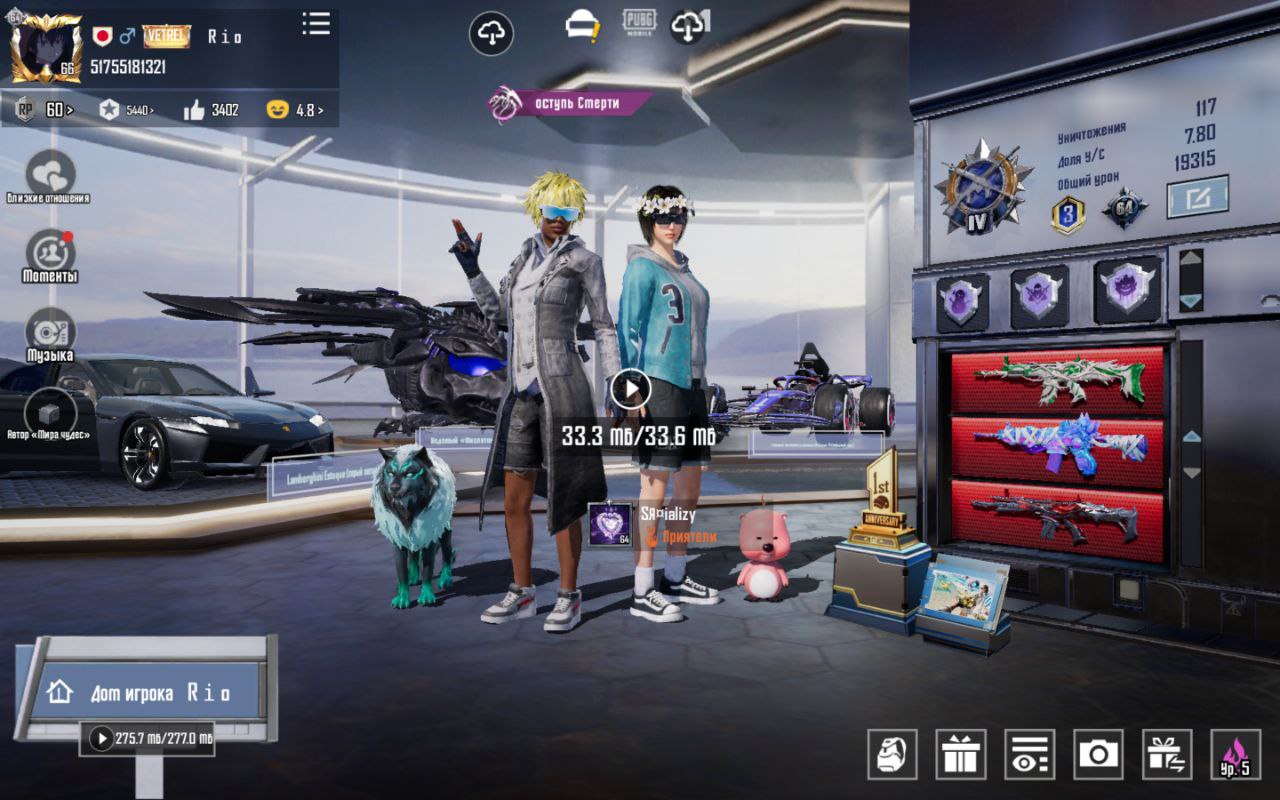Select the green-white rifle skin slot
The height and width of the screenshot is (800, 1280).
[1057, 380]
